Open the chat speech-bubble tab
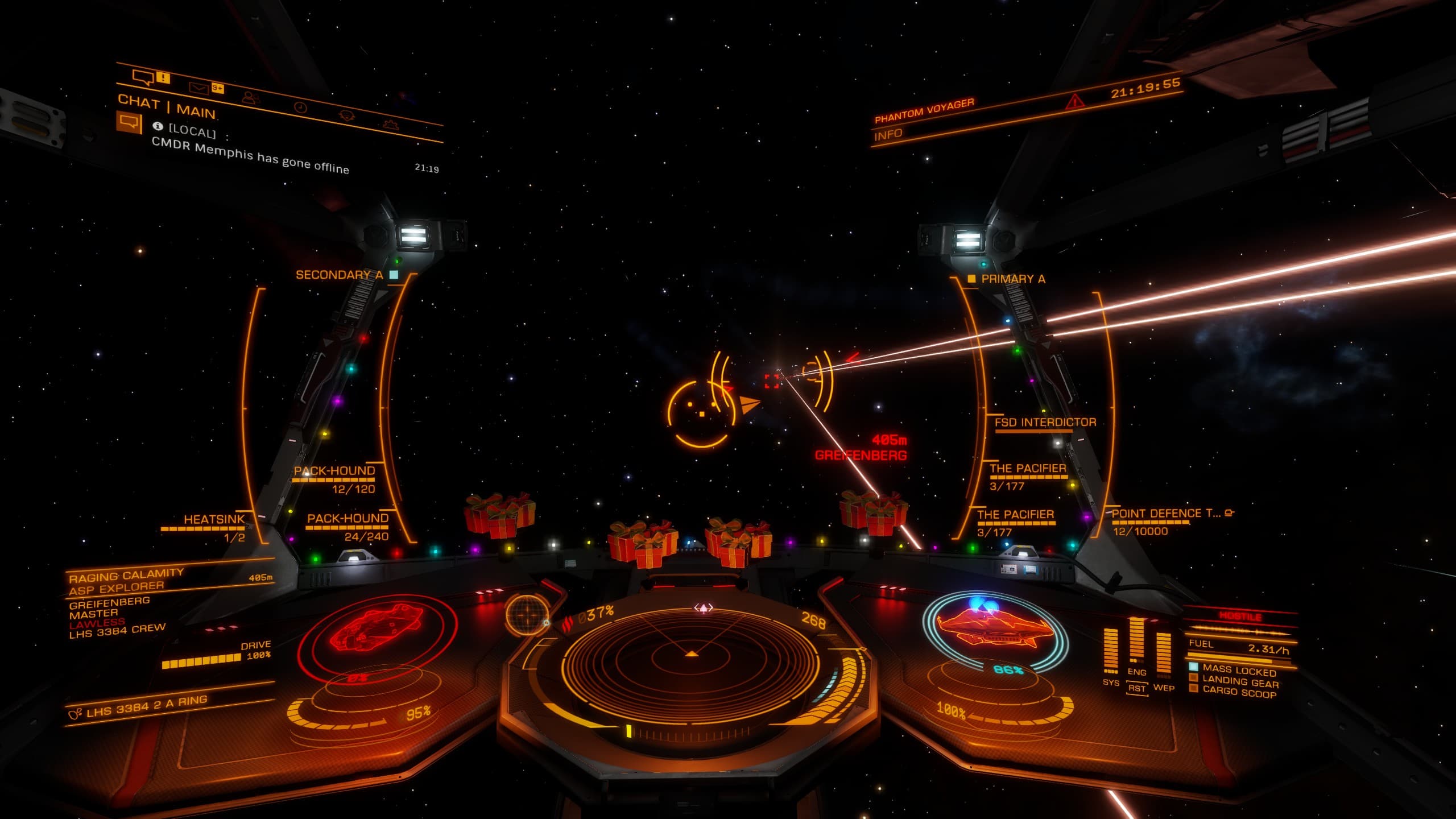The height and width of the screenshot is (819, 1456). pyautogui.click(x=144, y=77)
